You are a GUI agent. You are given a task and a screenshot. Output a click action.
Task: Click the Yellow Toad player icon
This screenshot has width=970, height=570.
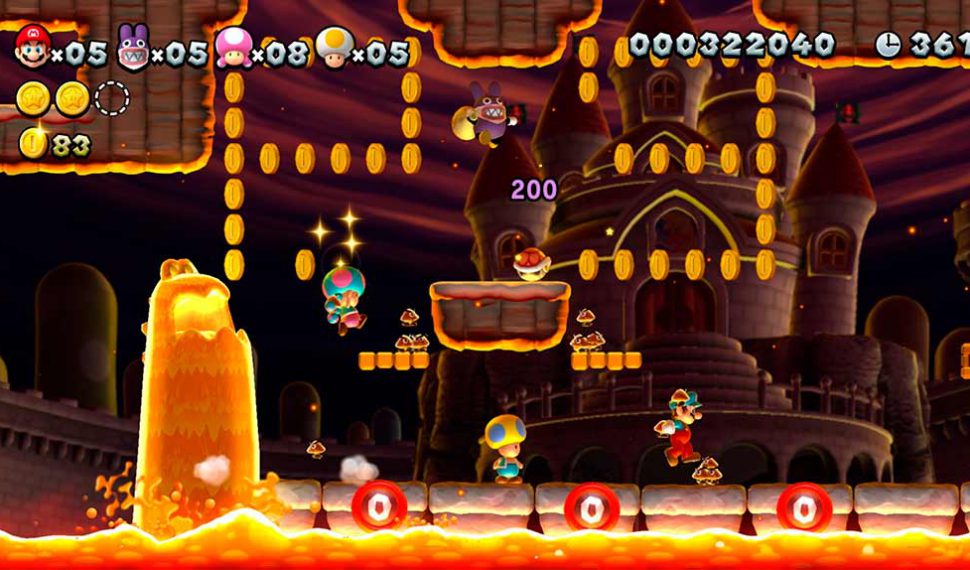(334, 47)
